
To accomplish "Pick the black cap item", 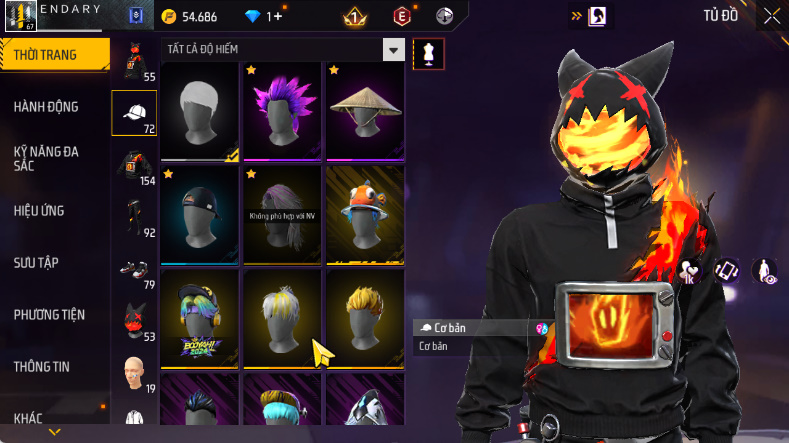I will click(199, 213).
